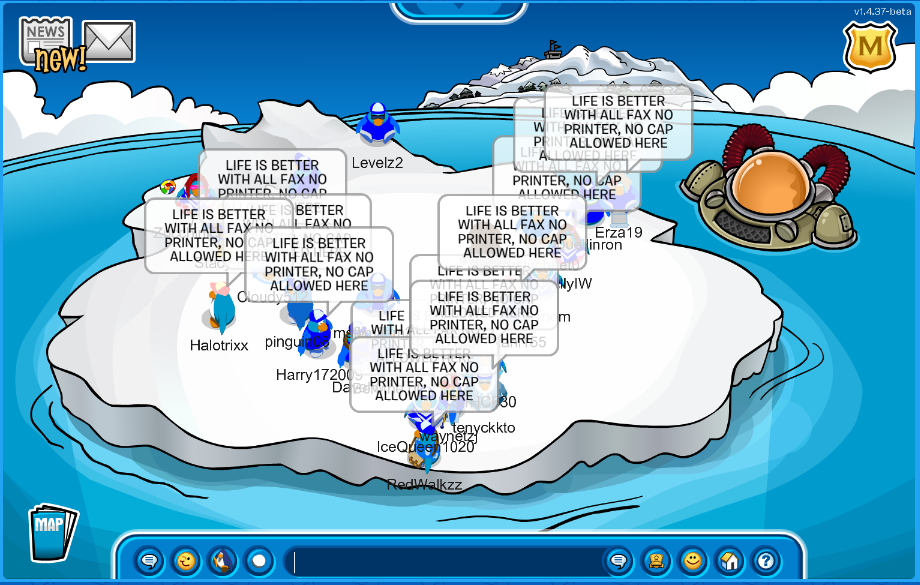Open the Map
The image size is (920, 585).
pos(50,533)
